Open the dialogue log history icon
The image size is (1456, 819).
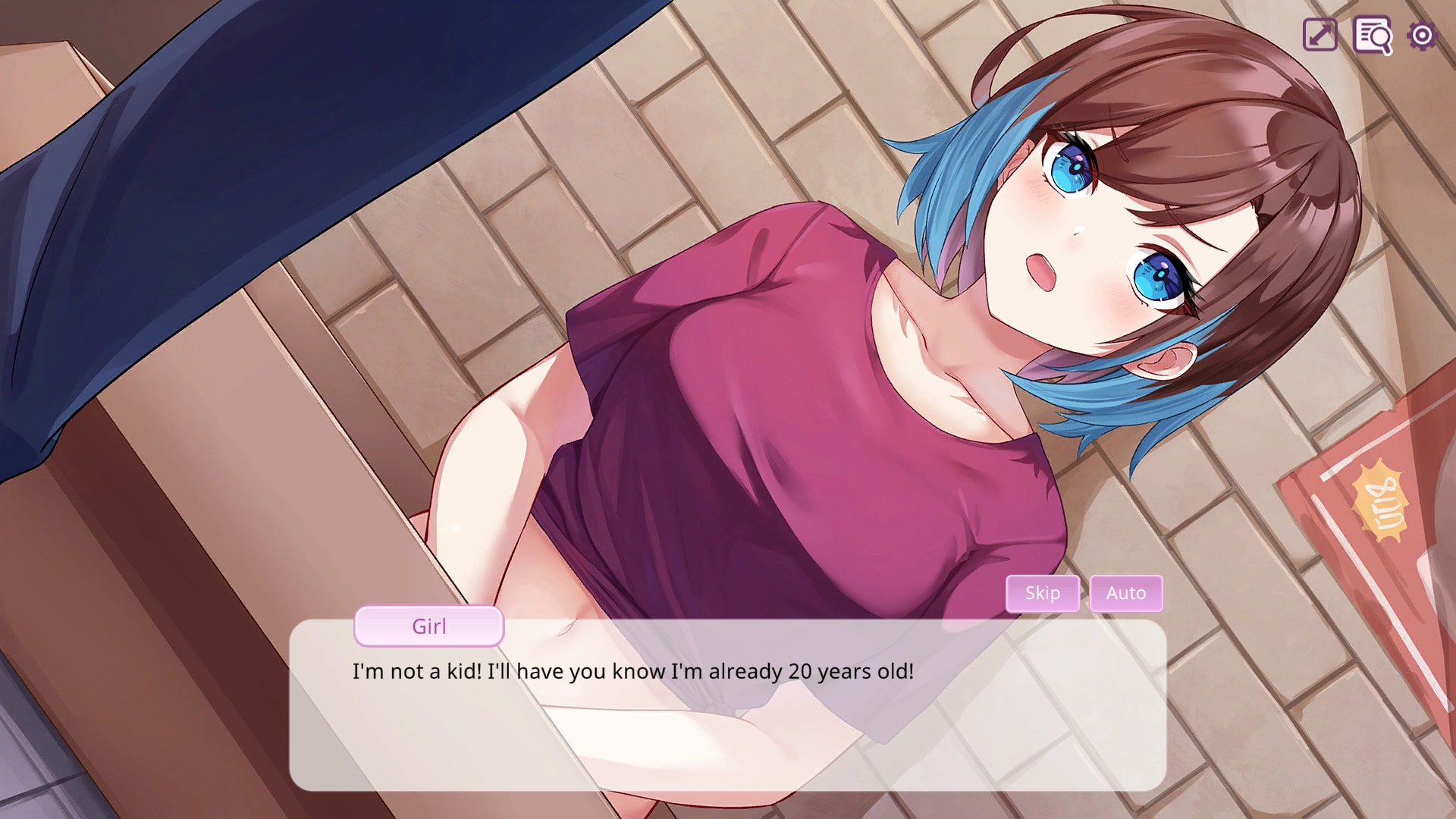point(1373,36)
